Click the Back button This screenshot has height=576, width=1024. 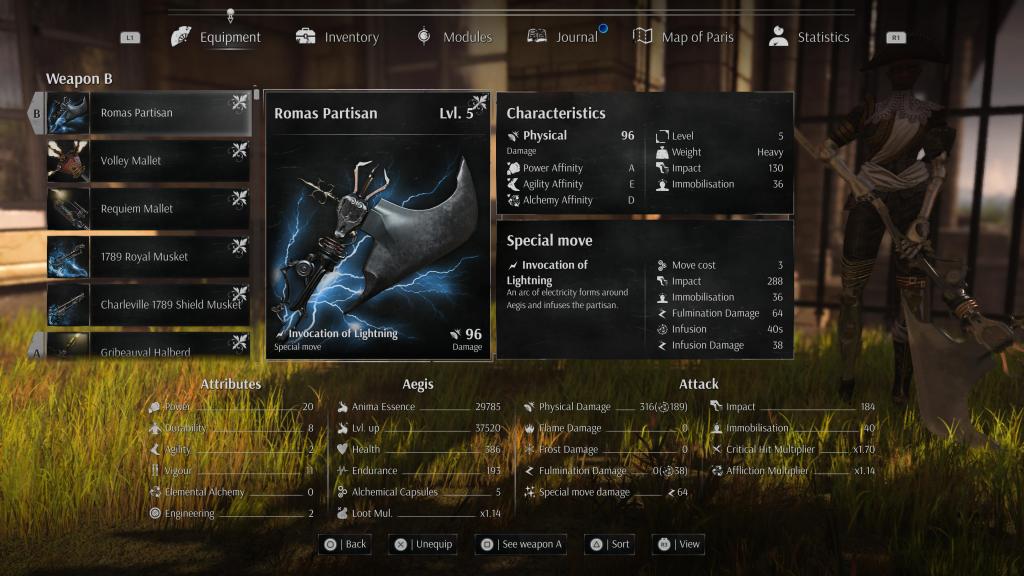[344, 544]
